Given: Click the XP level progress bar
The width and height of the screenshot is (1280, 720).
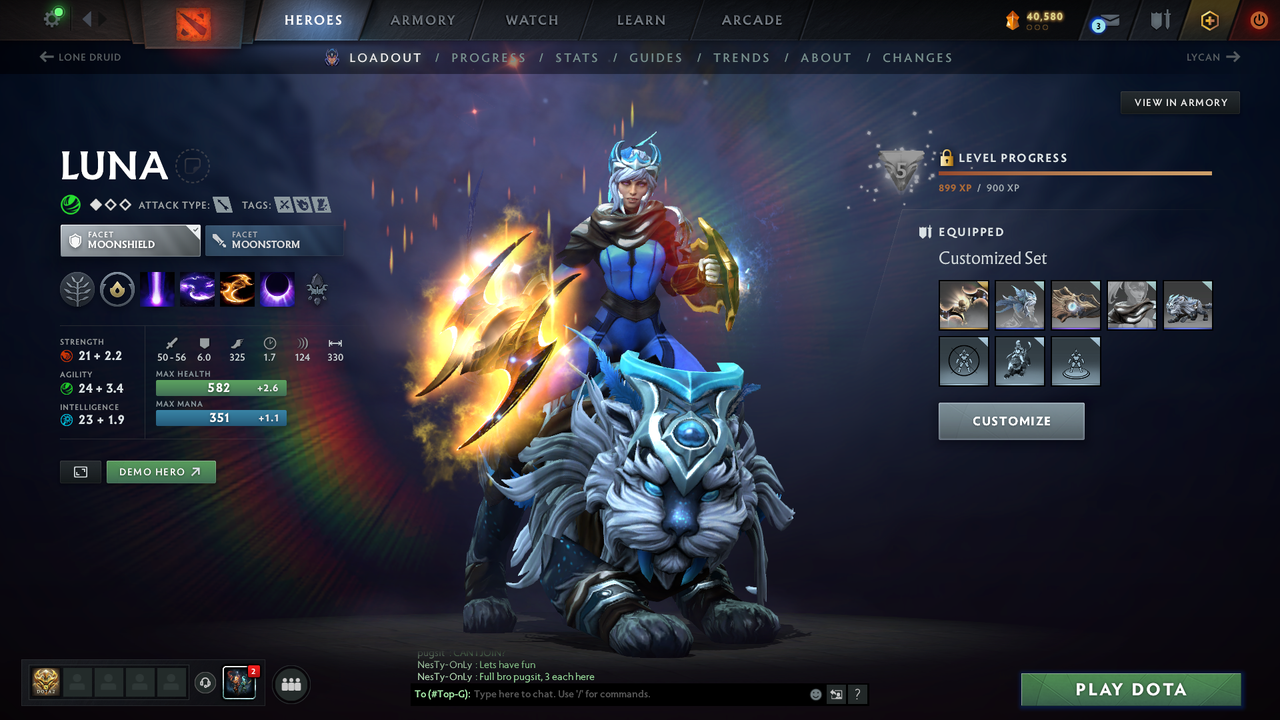Looking at the screenshot, I should click(x=1075, y=172).
